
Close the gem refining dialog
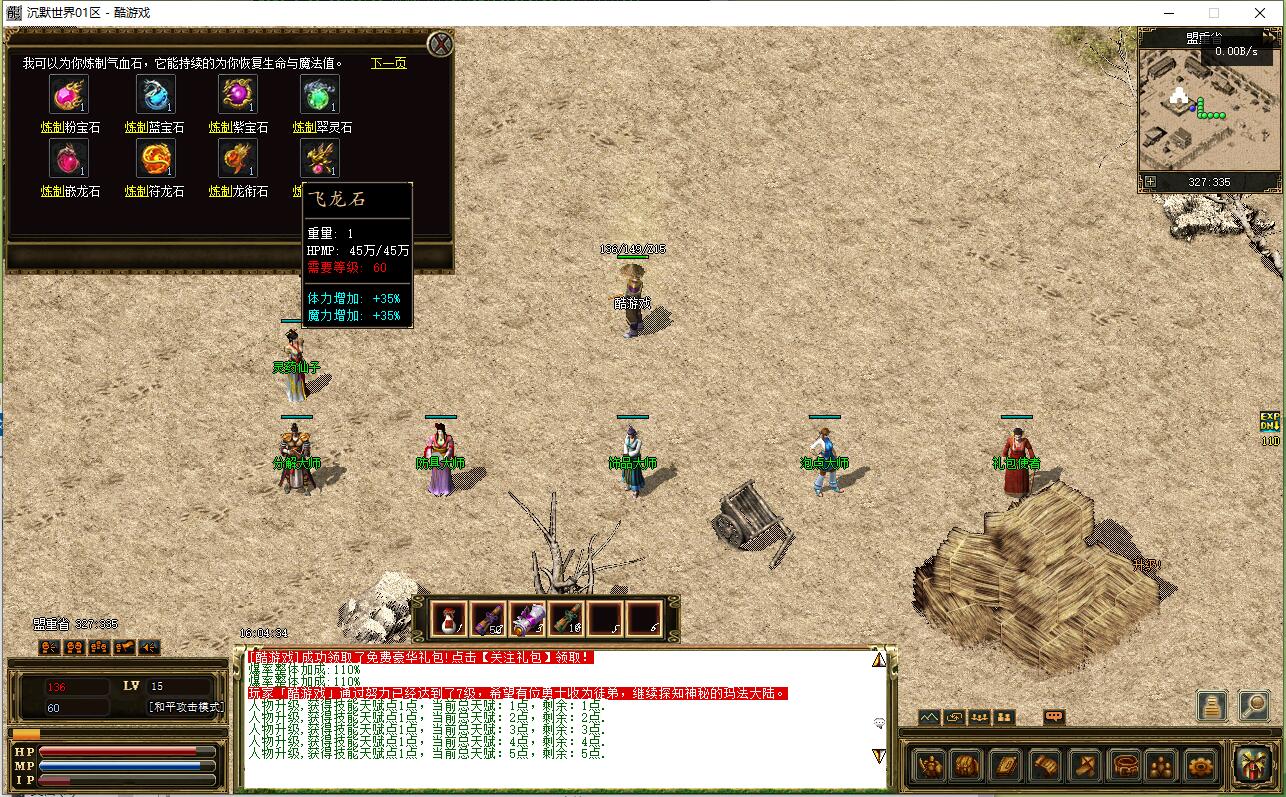(440, 44)
